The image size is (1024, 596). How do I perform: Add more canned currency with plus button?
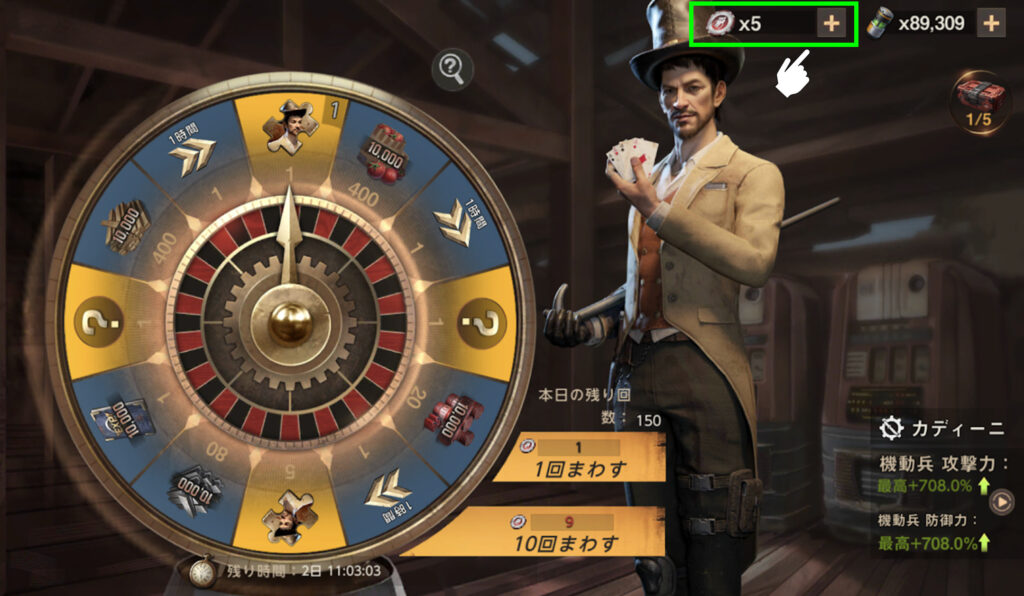click(990, 23)
